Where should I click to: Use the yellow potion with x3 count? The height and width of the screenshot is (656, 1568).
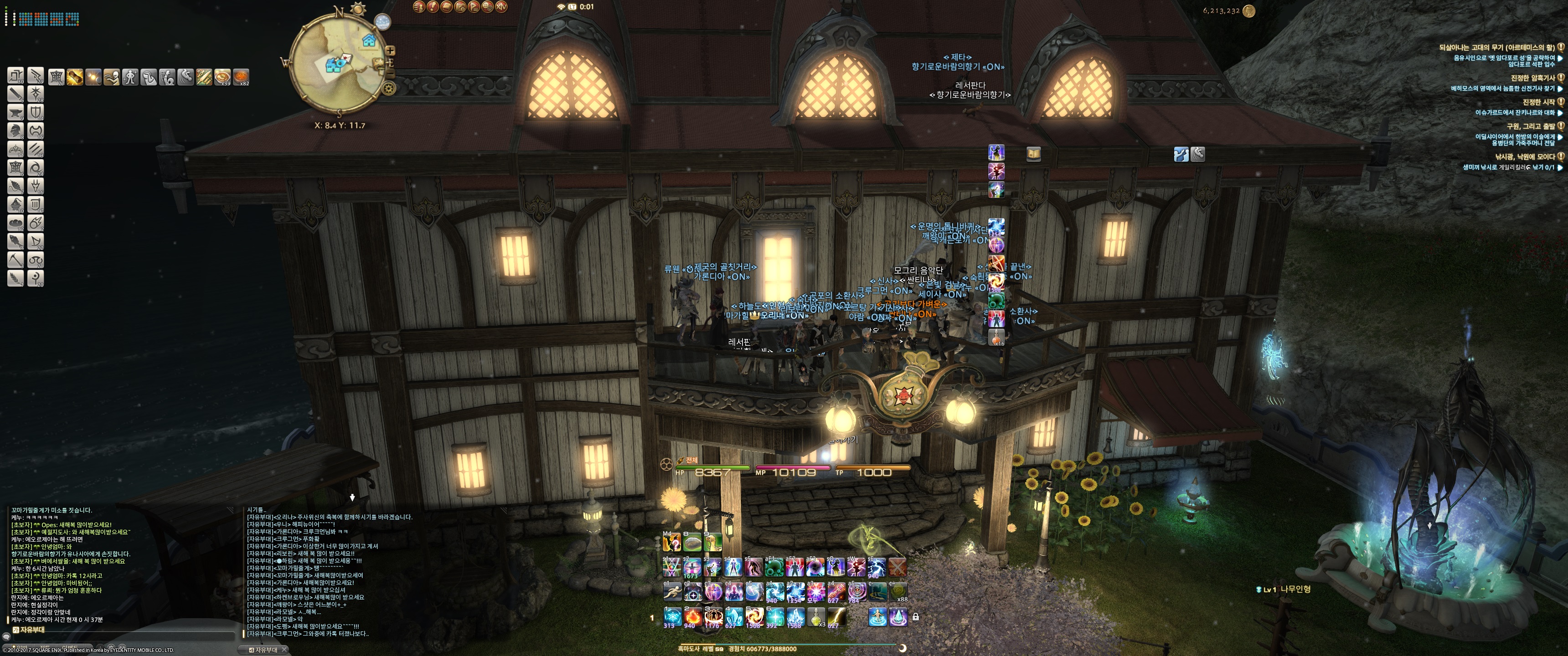[815, 617]
